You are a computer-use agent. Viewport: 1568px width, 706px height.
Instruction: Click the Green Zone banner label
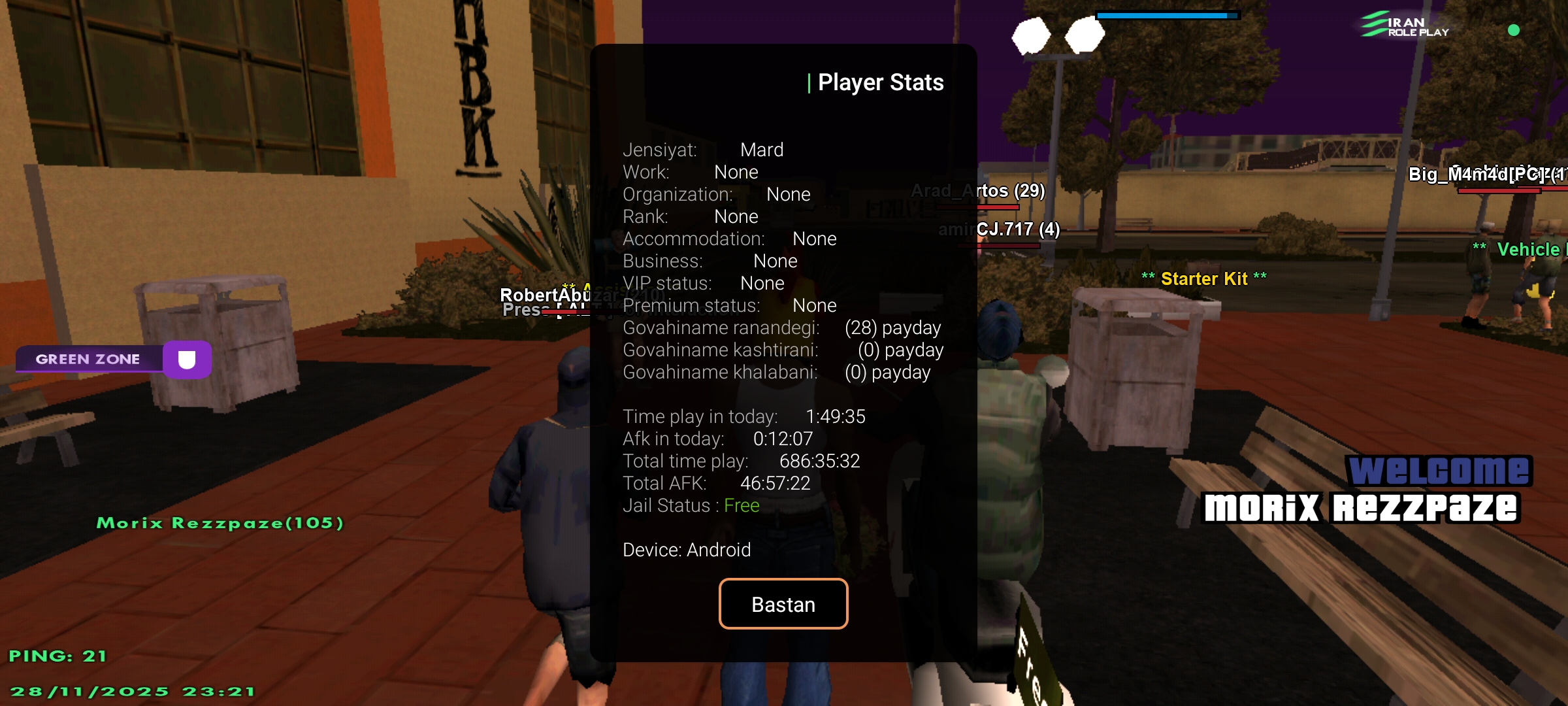(88, 359)
